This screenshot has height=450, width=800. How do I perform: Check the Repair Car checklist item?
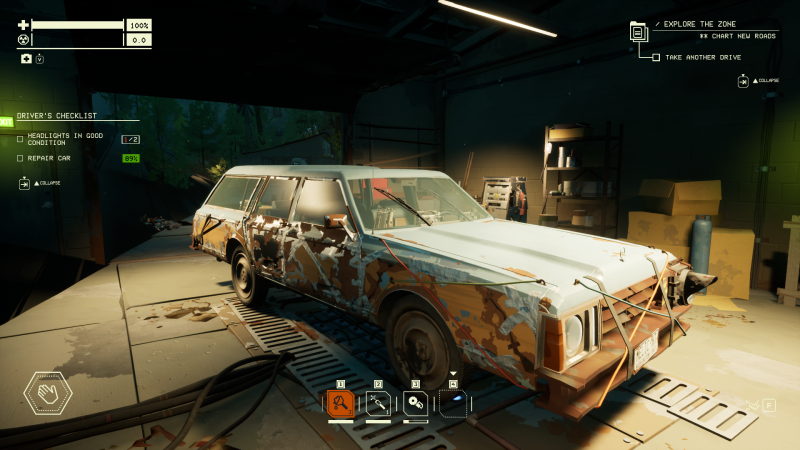[x=20, y=158]
